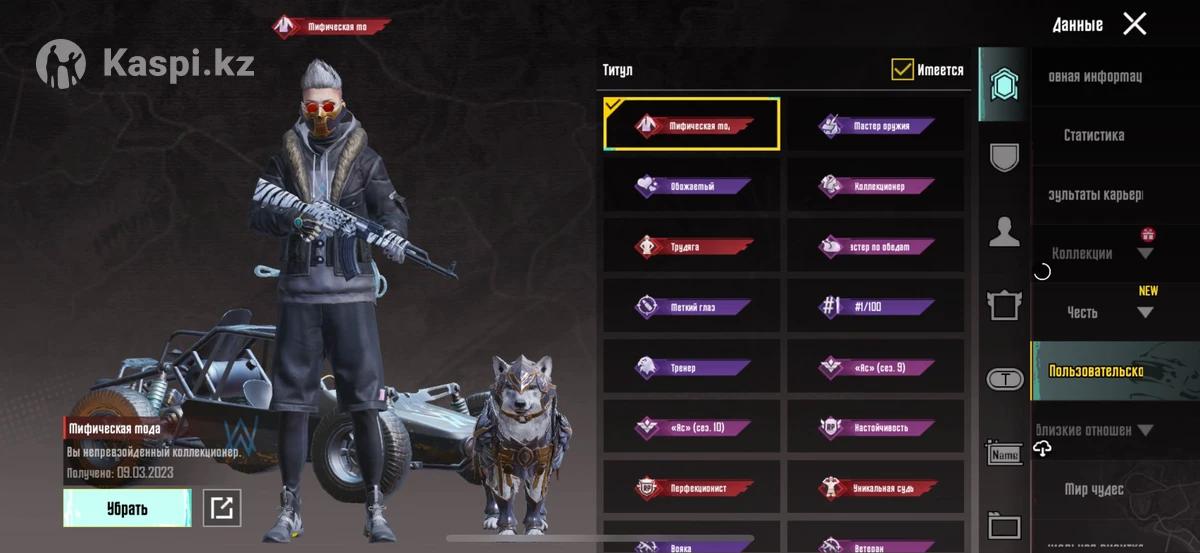Screen dimensions: 1200x553
Task: Open the Статистика section
Action: pyautogui.click(x=1093, y=135)
